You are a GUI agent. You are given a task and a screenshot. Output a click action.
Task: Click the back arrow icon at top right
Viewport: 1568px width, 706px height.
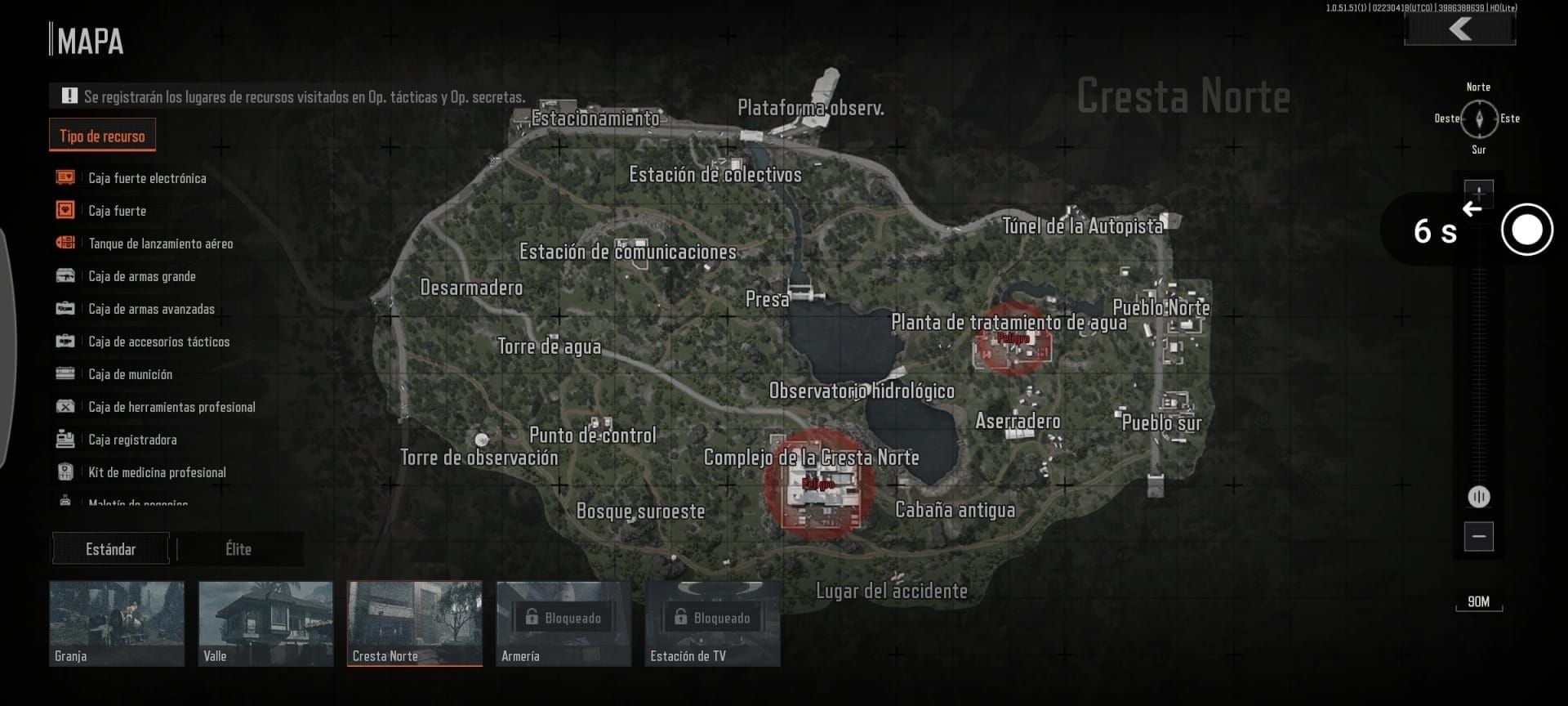click(1459, 31)
